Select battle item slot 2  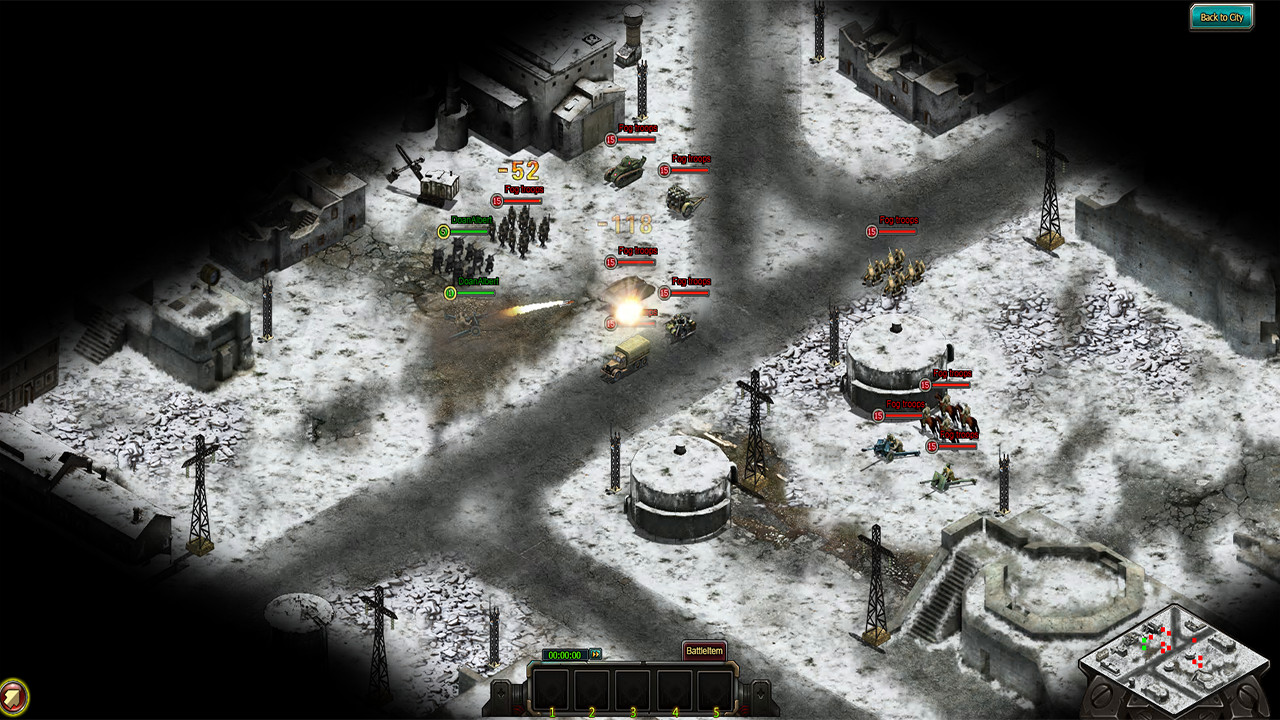pos(591,688)
